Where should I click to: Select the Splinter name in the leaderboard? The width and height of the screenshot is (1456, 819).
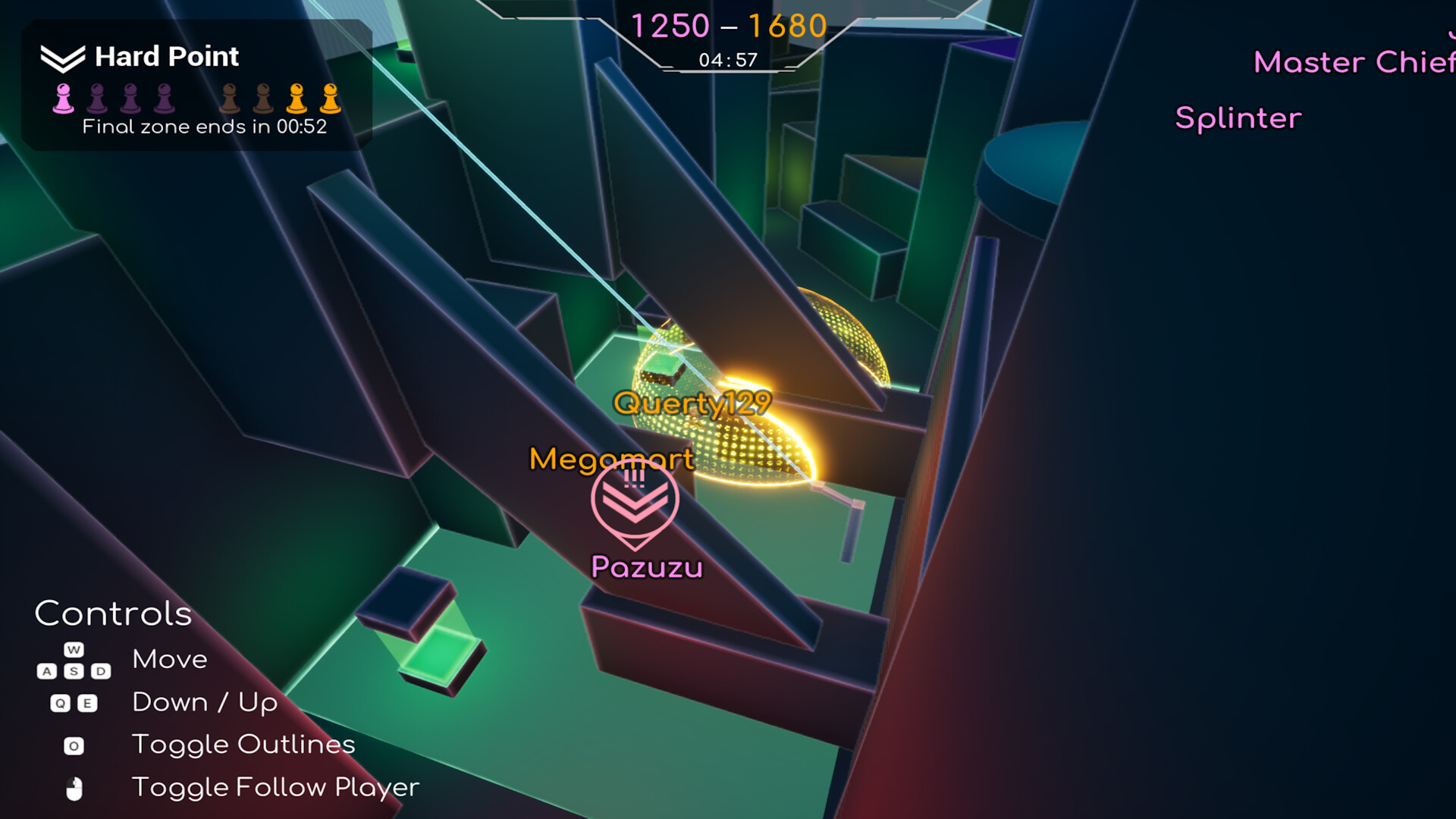(x=1237, y=118)
